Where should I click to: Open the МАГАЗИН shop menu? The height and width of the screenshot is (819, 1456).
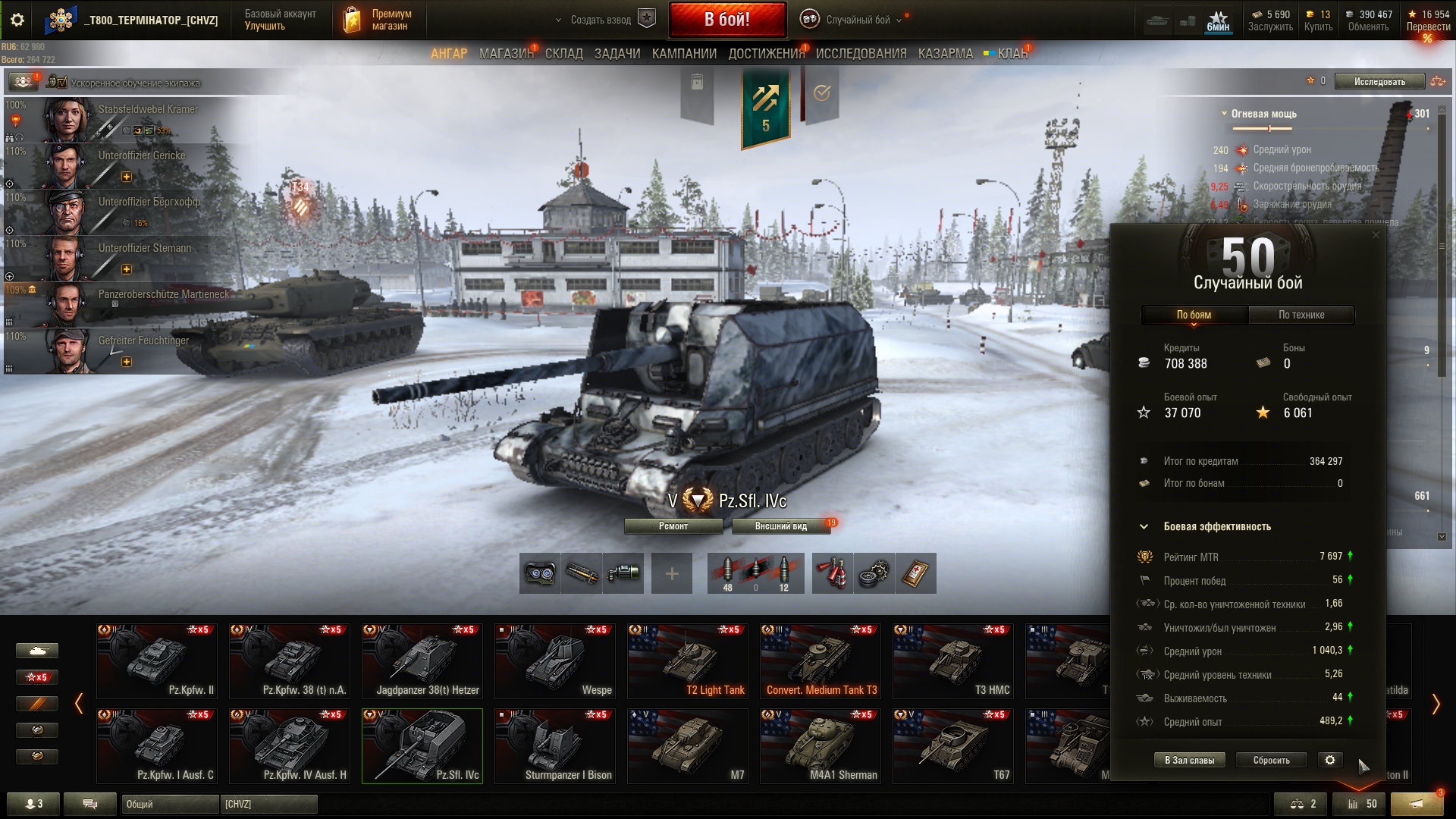point(506,54)
